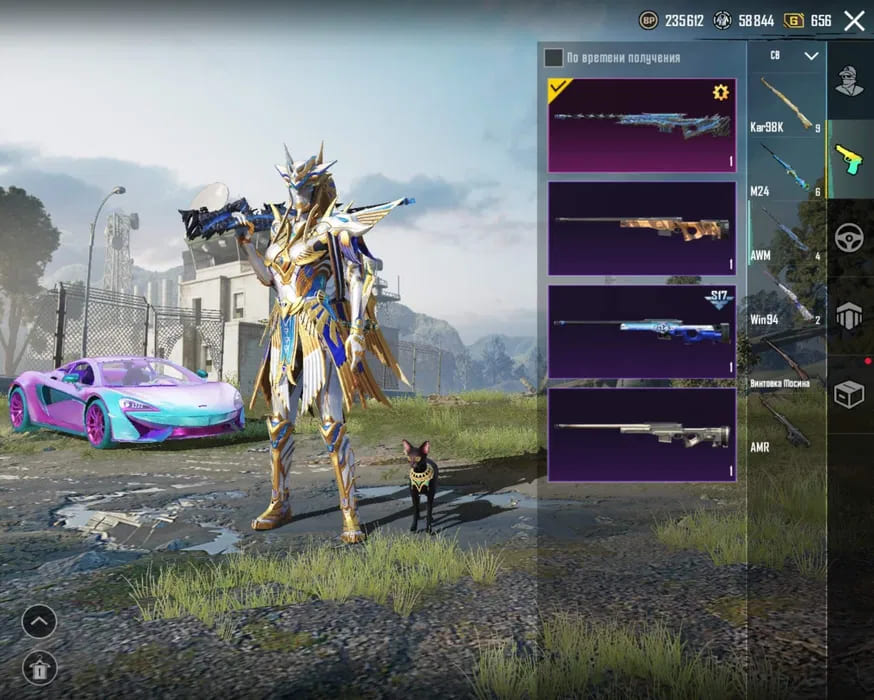
Task: Open the gear icon on equipped skin
Action: click(x=720, y=93)
